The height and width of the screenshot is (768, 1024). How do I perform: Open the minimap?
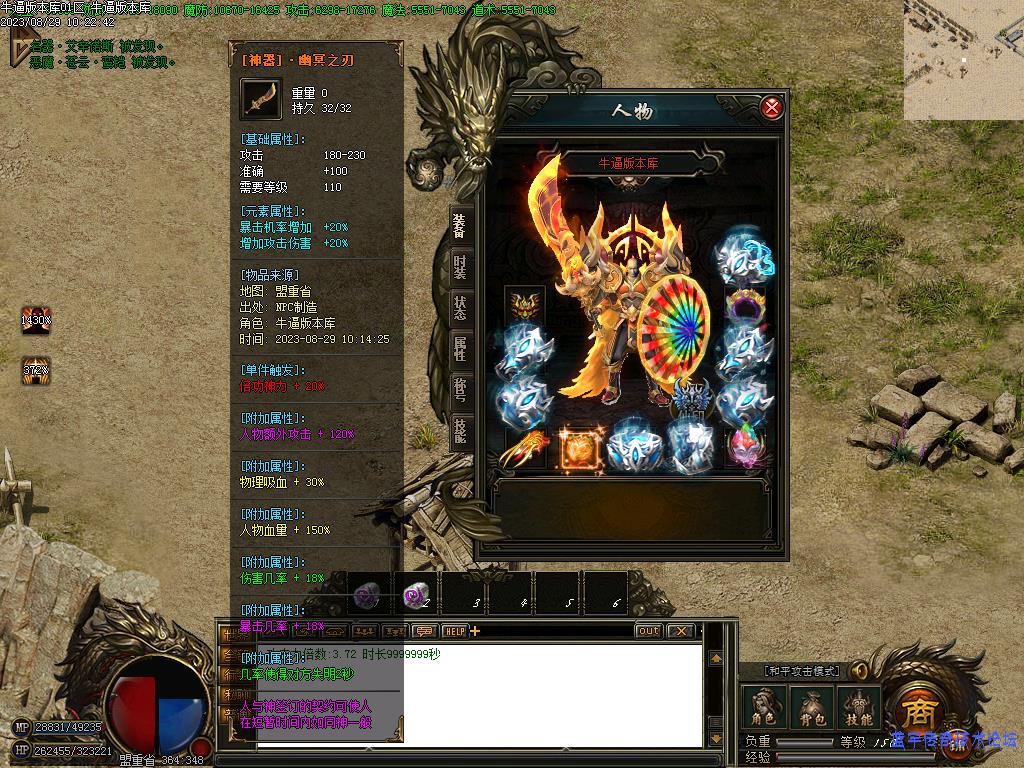963,60
